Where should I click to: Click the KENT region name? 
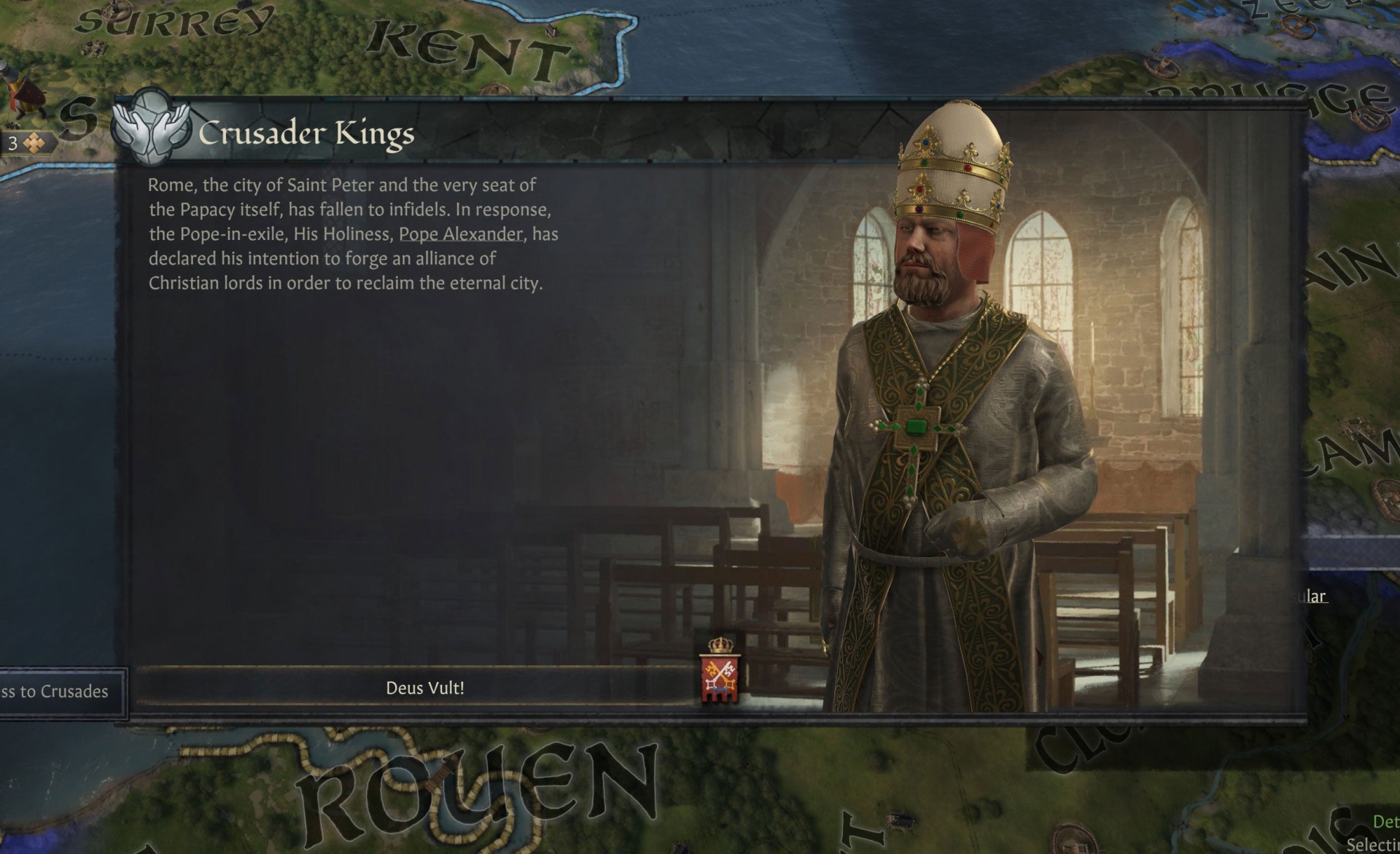tap(467, 40)
